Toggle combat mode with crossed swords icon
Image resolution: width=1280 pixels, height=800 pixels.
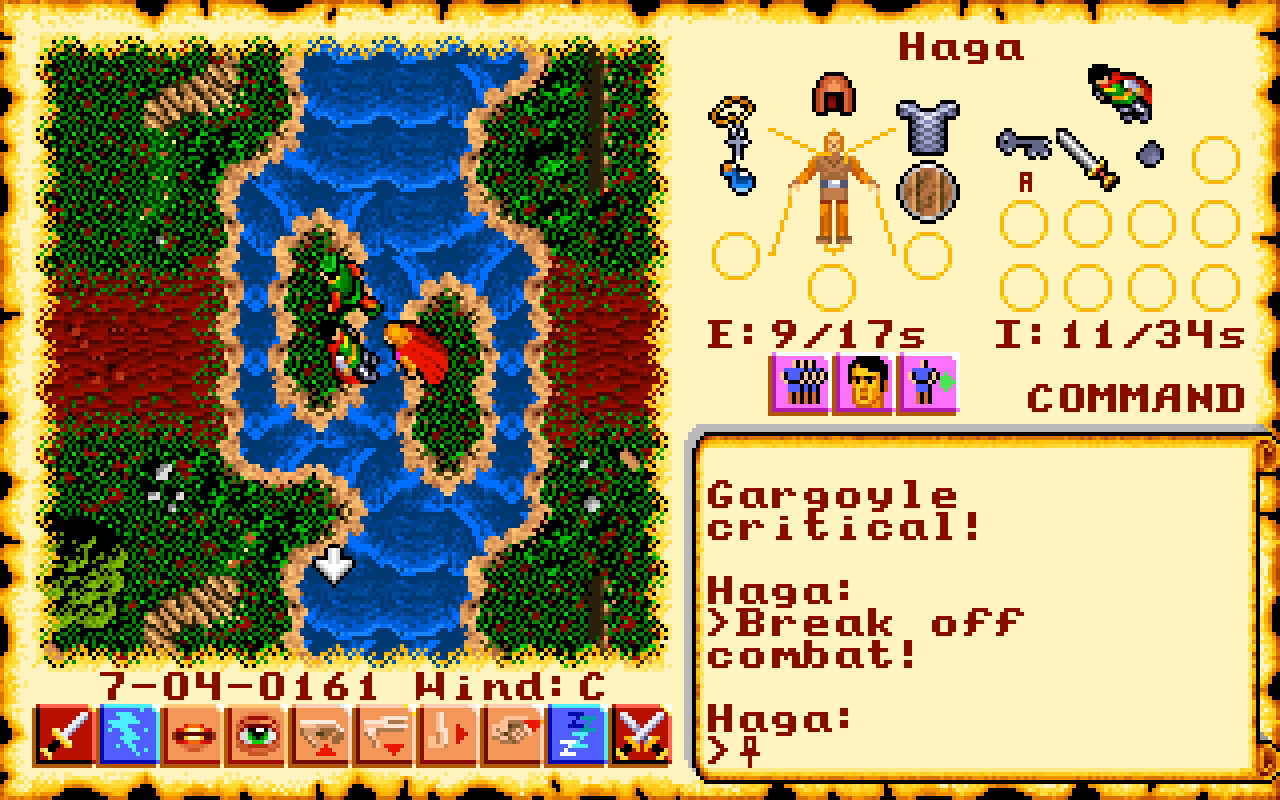pyautogui.click(x=641, y=736)
